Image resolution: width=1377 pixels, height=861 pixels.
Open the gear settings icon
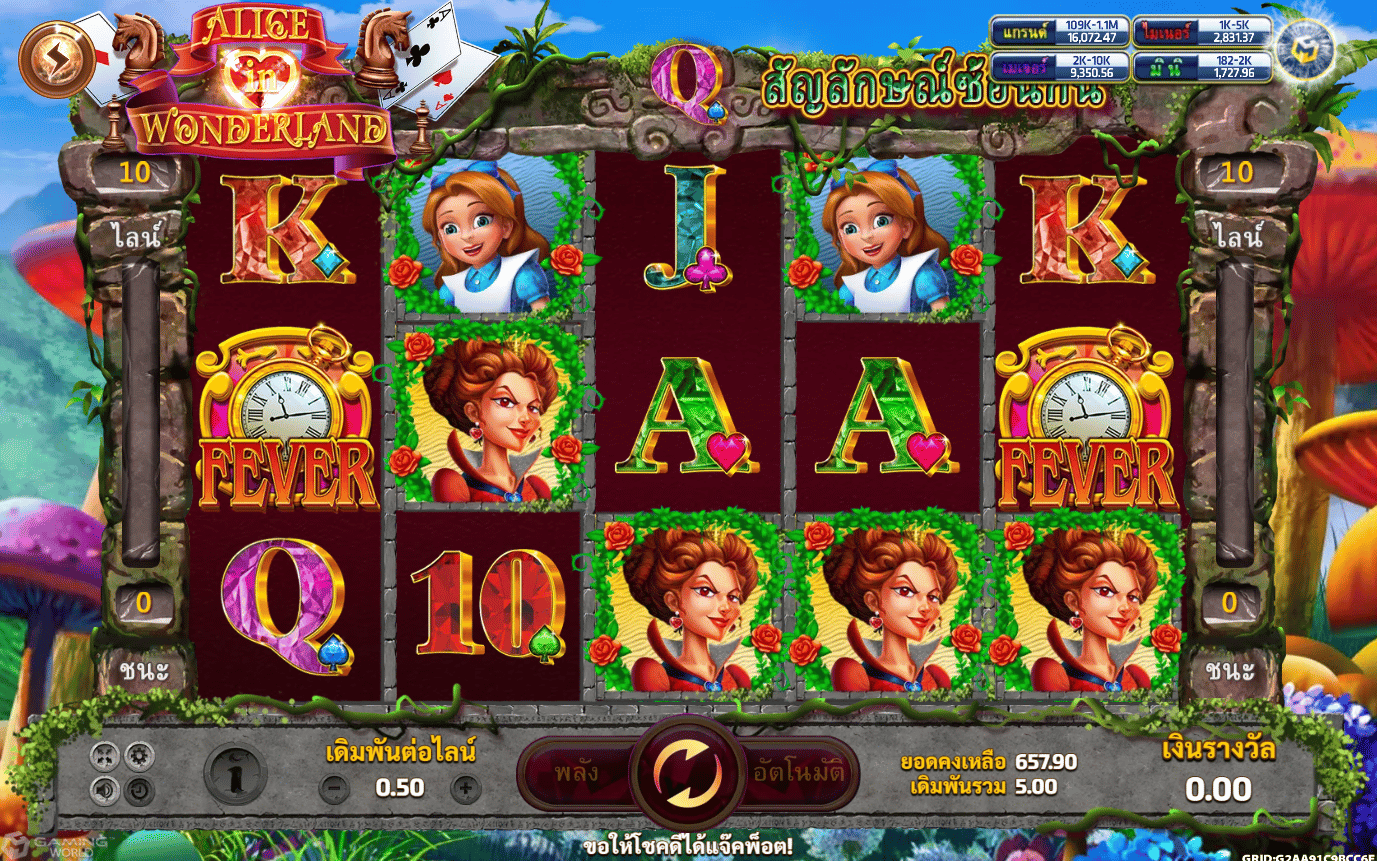(x=138, y=755)
